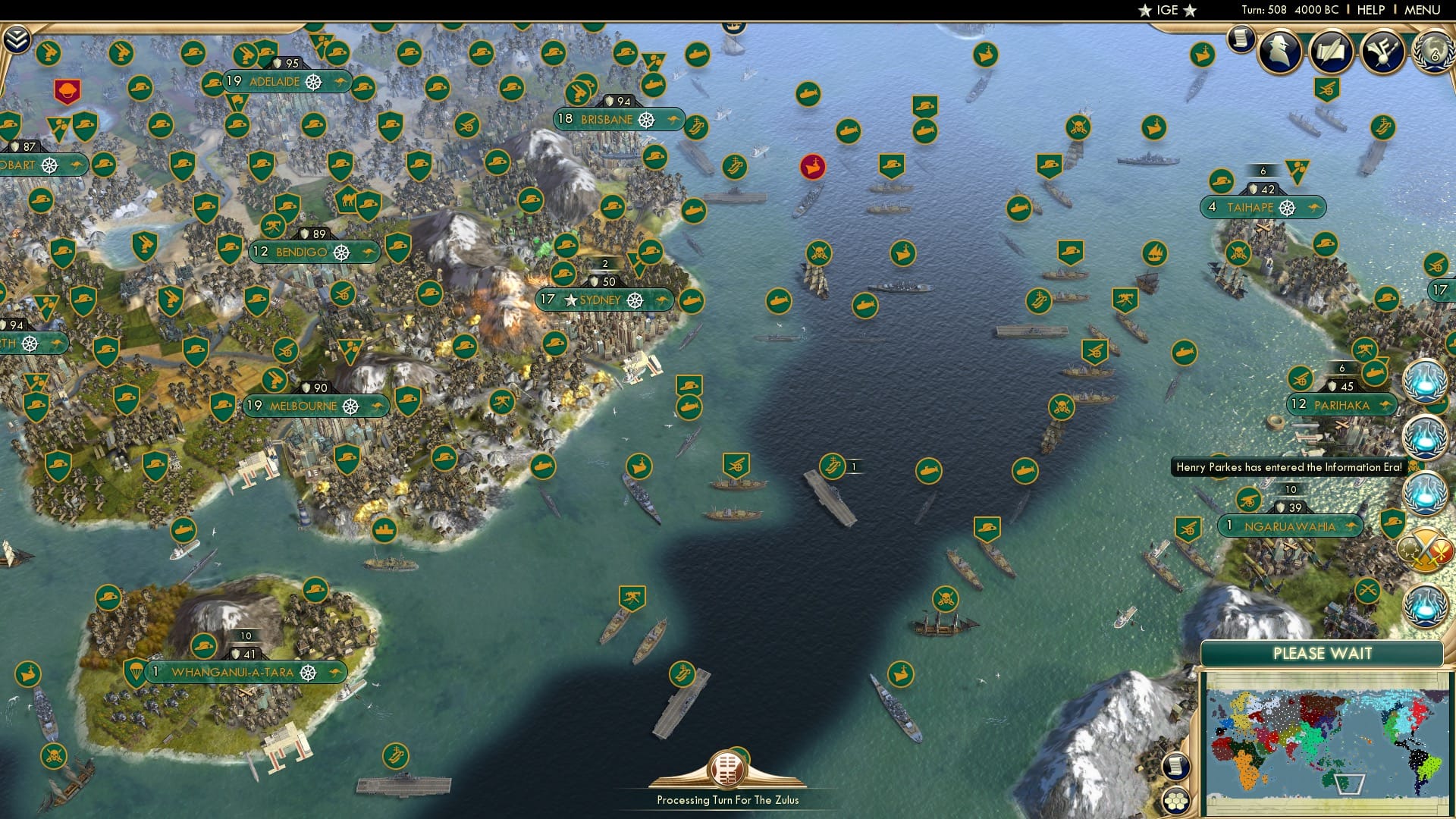This screenshot has width=1456, height=819.
Task: Open the MENU item in top bar
Action: click(x=1423, y=10)
